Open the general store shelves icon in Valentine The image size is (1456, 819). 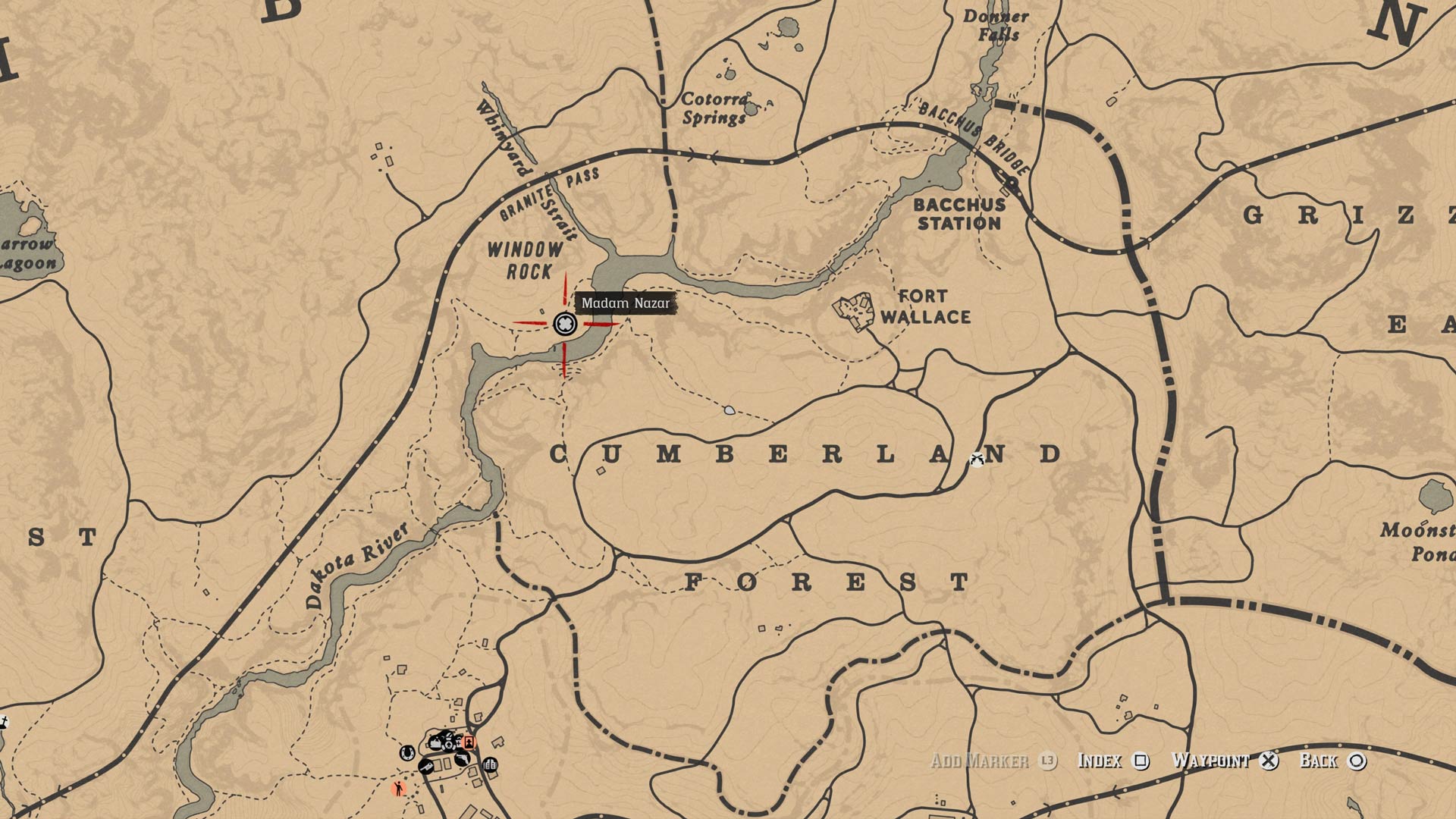coord(490,764)
